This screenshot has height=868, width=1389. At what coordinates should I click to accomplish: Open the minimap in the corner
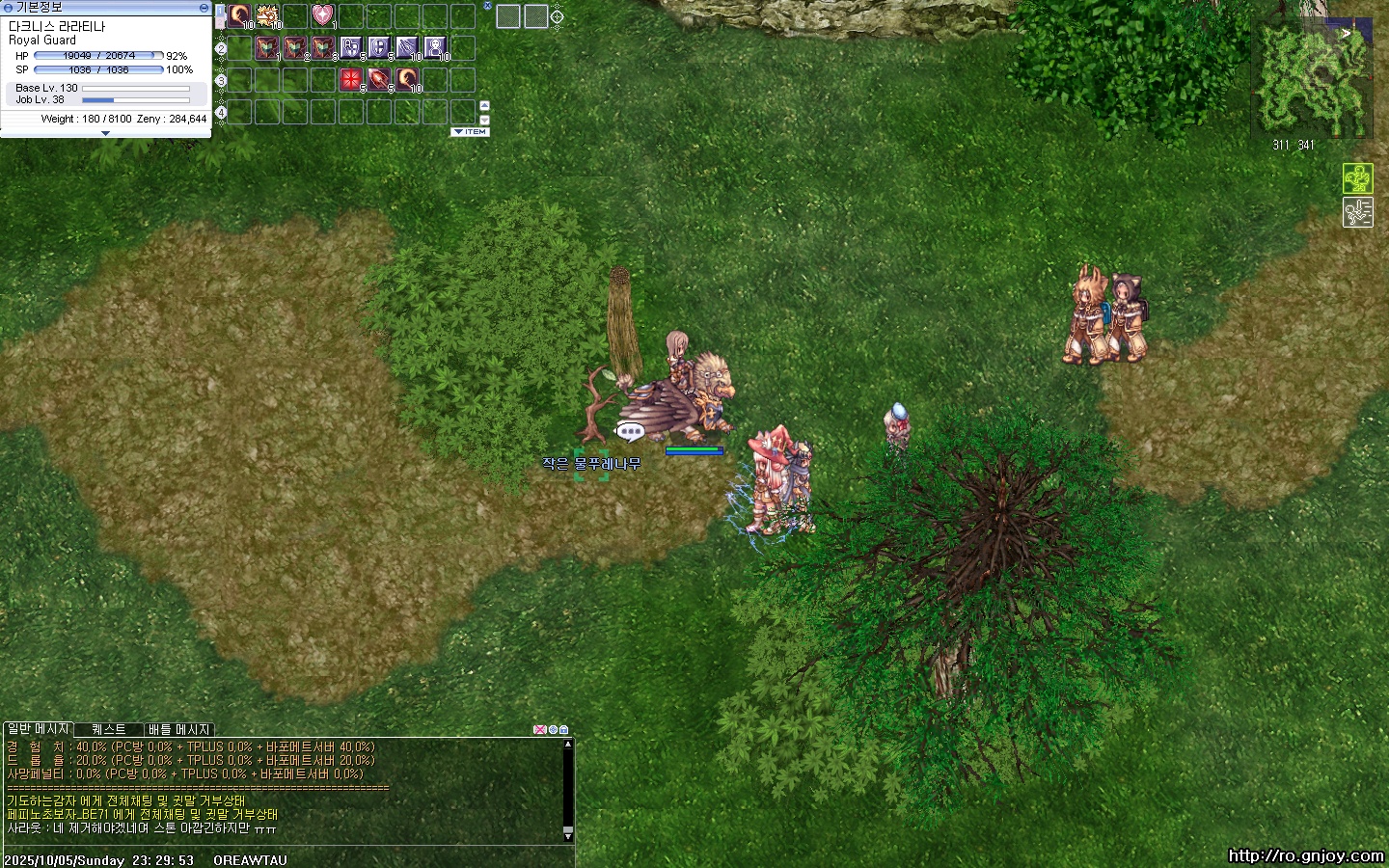pyautogui.click(x=1312, y=78)
